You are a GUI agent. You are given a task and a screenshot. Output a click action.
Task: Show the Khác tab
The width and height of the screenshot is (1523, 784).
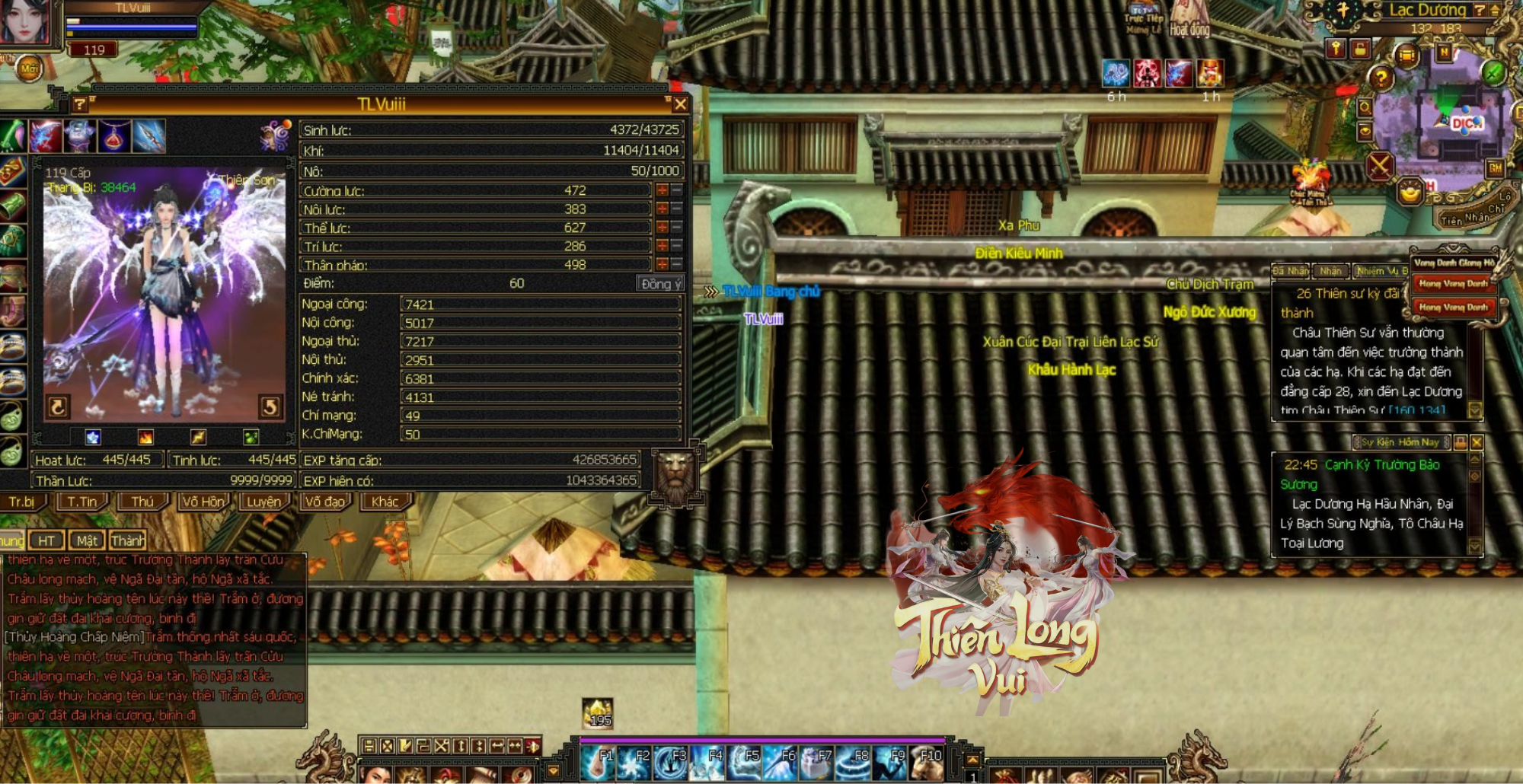click(385, 502)
